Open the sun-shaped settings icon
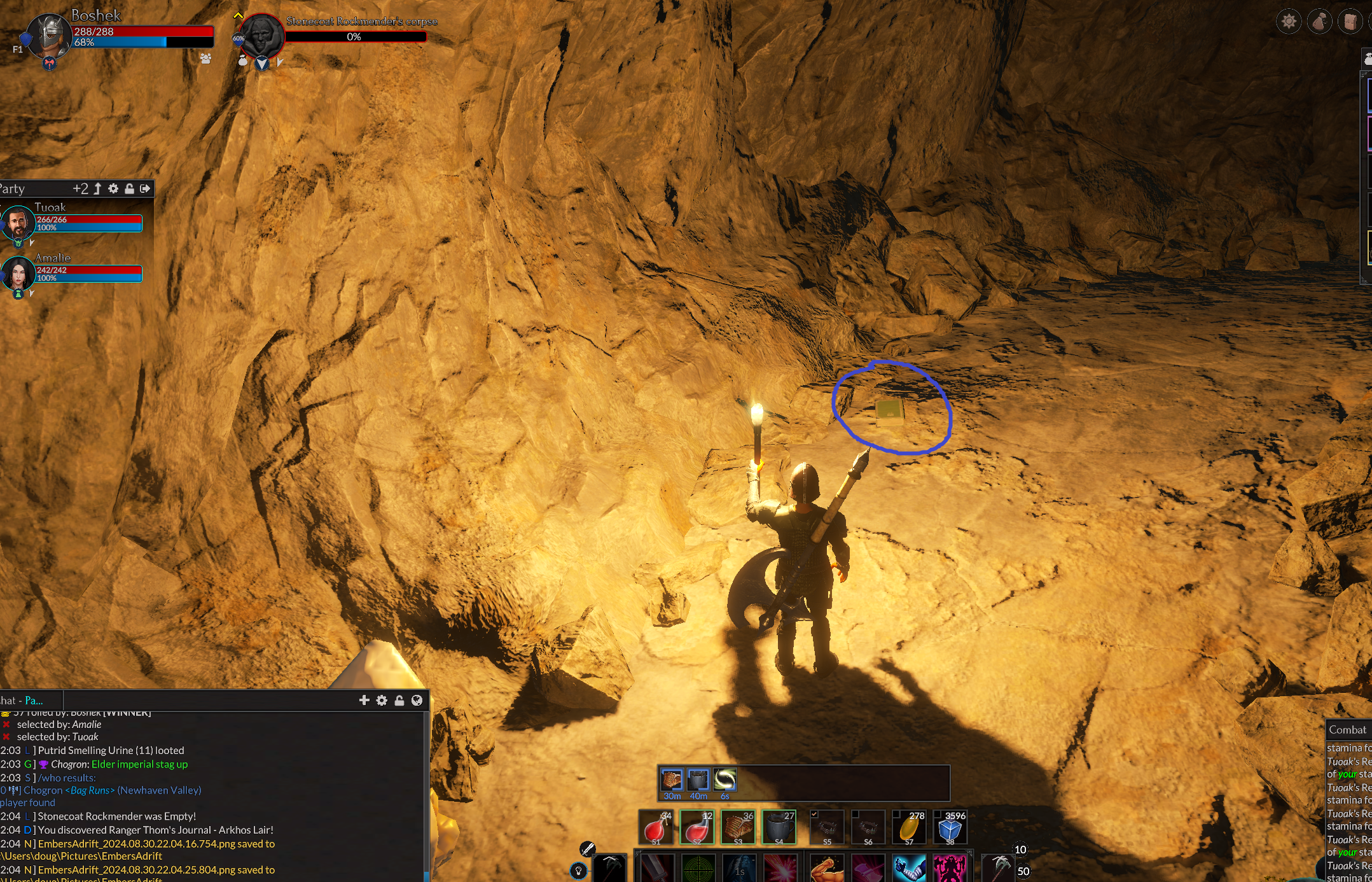 pos(1289,22)
